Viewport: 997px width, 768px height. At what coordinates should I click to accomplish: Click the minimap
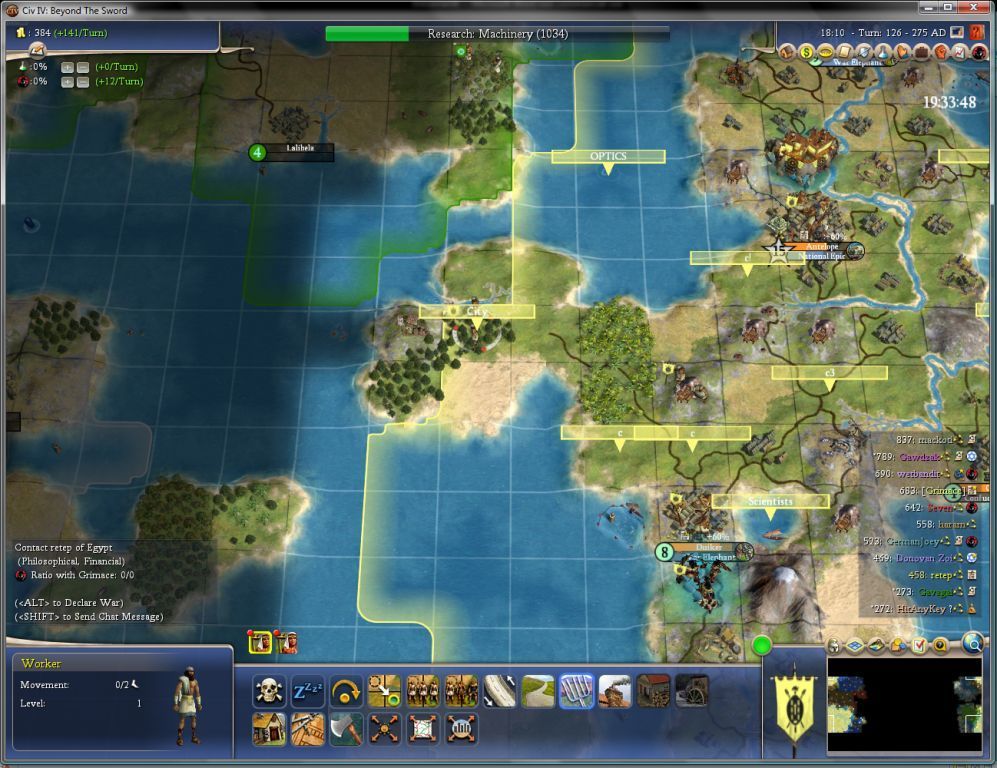pos(904,705)
